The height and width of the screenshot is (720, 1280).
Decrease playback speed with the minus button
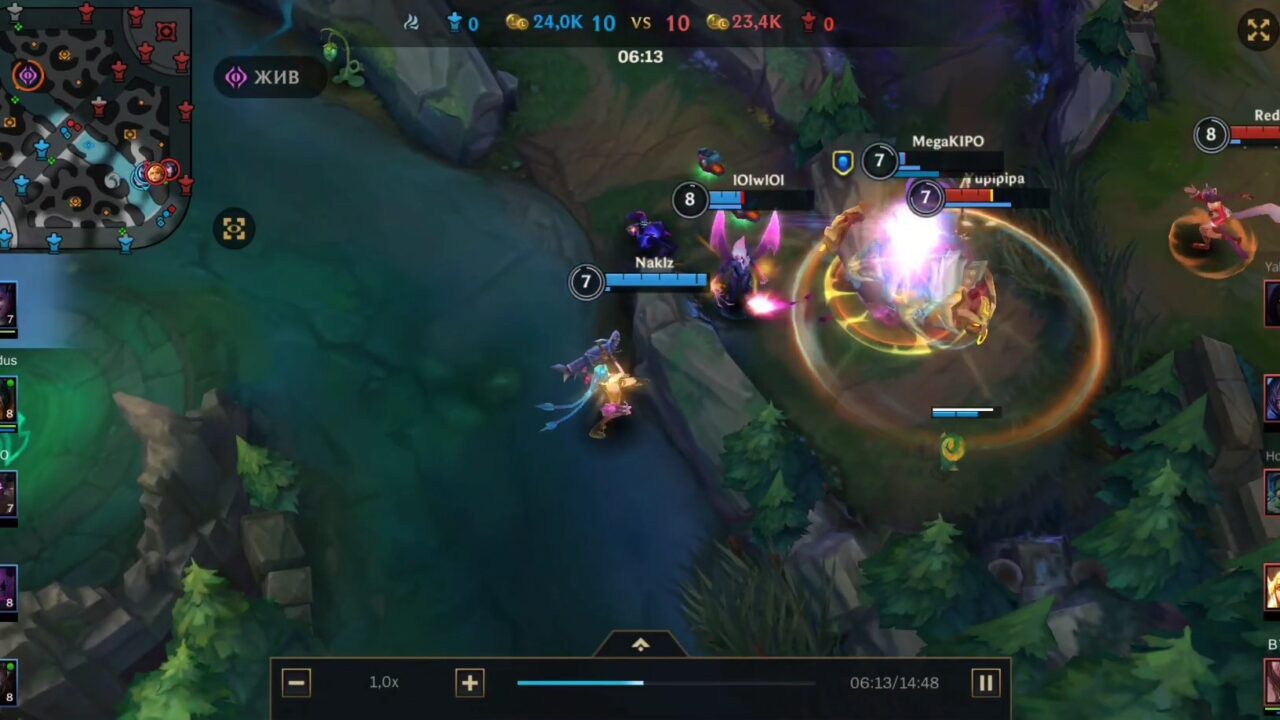click(296, 682)
